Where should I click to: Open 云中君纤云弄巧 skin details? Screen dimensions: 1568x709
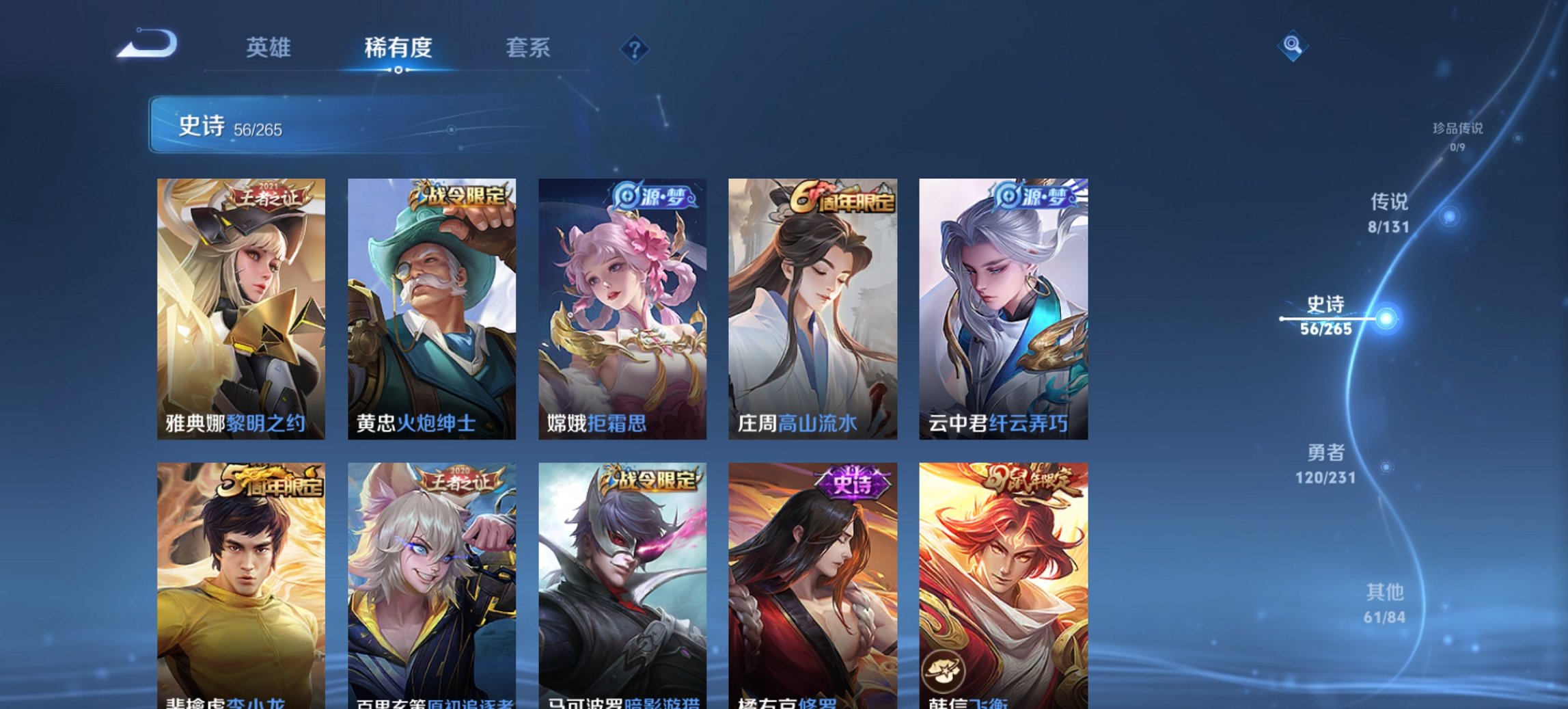[1002, 308]
